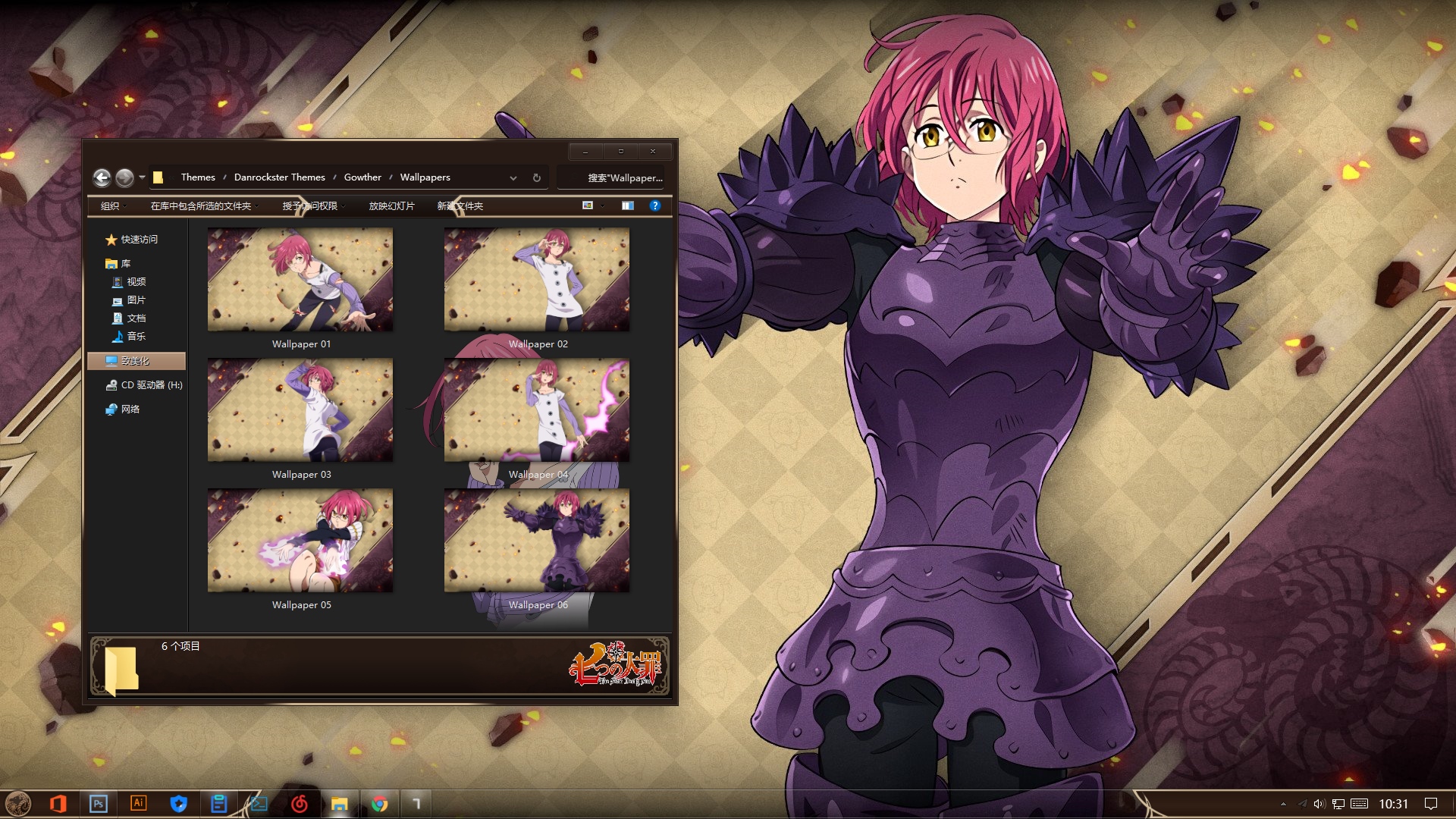This screenshot has width=1456, height=819.
Task: Create a folder with 新建文件夹
Action: 460,206
